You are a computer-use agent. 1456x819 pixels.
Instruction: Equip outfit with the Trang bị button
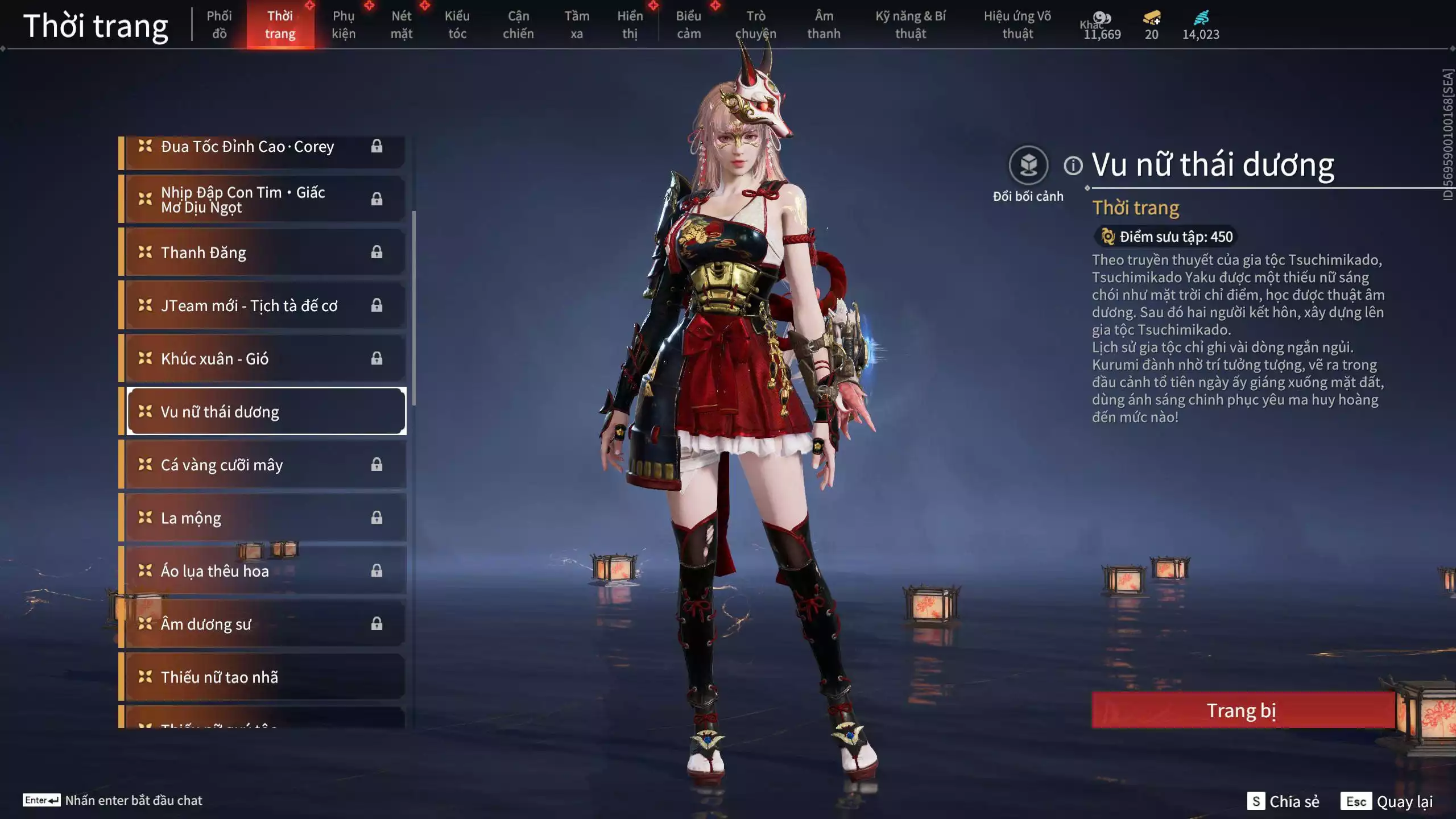(1242, 710)
